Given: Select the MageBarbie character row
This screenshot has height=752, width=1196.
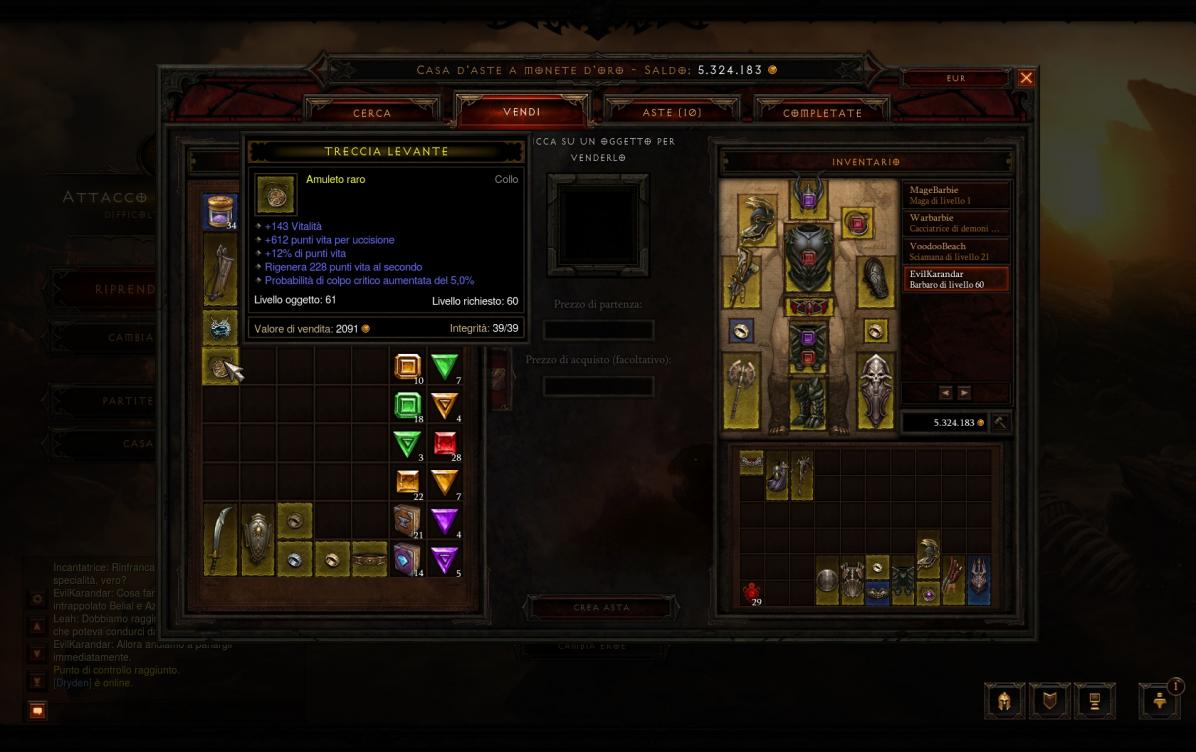Looking at the screenshot, I should tap(955, 194).
